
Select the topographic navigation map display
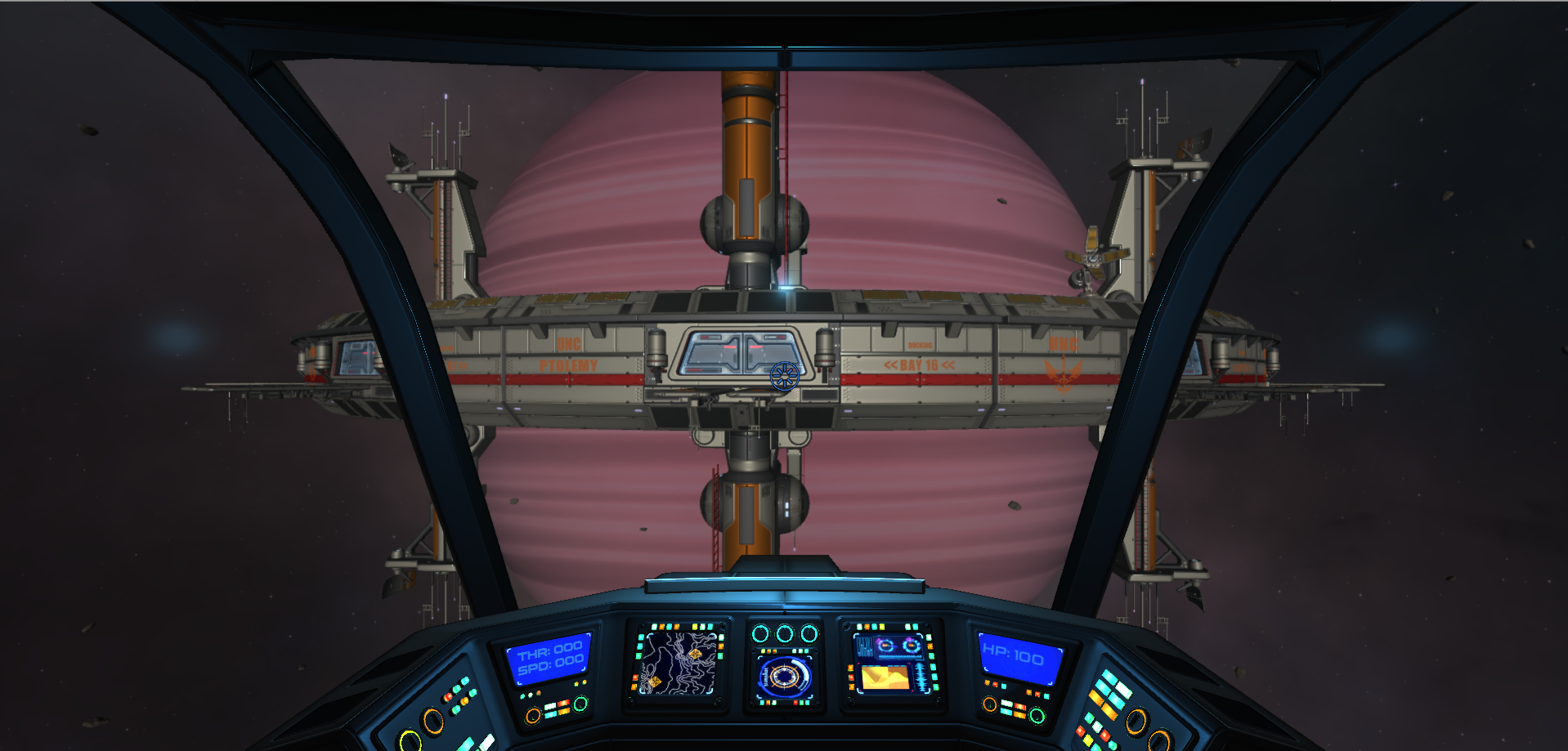click(x=677, y=664)
